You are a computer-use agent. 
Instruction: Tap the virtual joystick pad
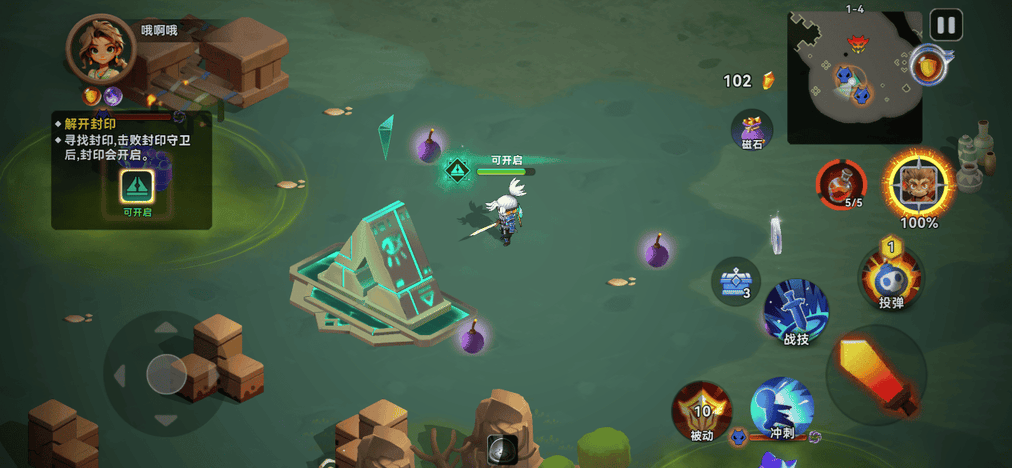coord(166,374)
